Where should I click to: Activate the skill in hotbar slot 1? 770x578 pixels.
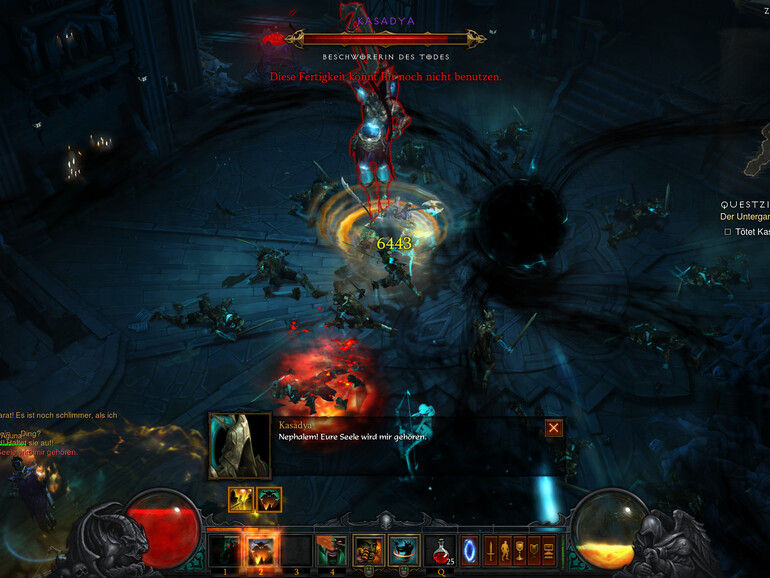tap(225, 551)
